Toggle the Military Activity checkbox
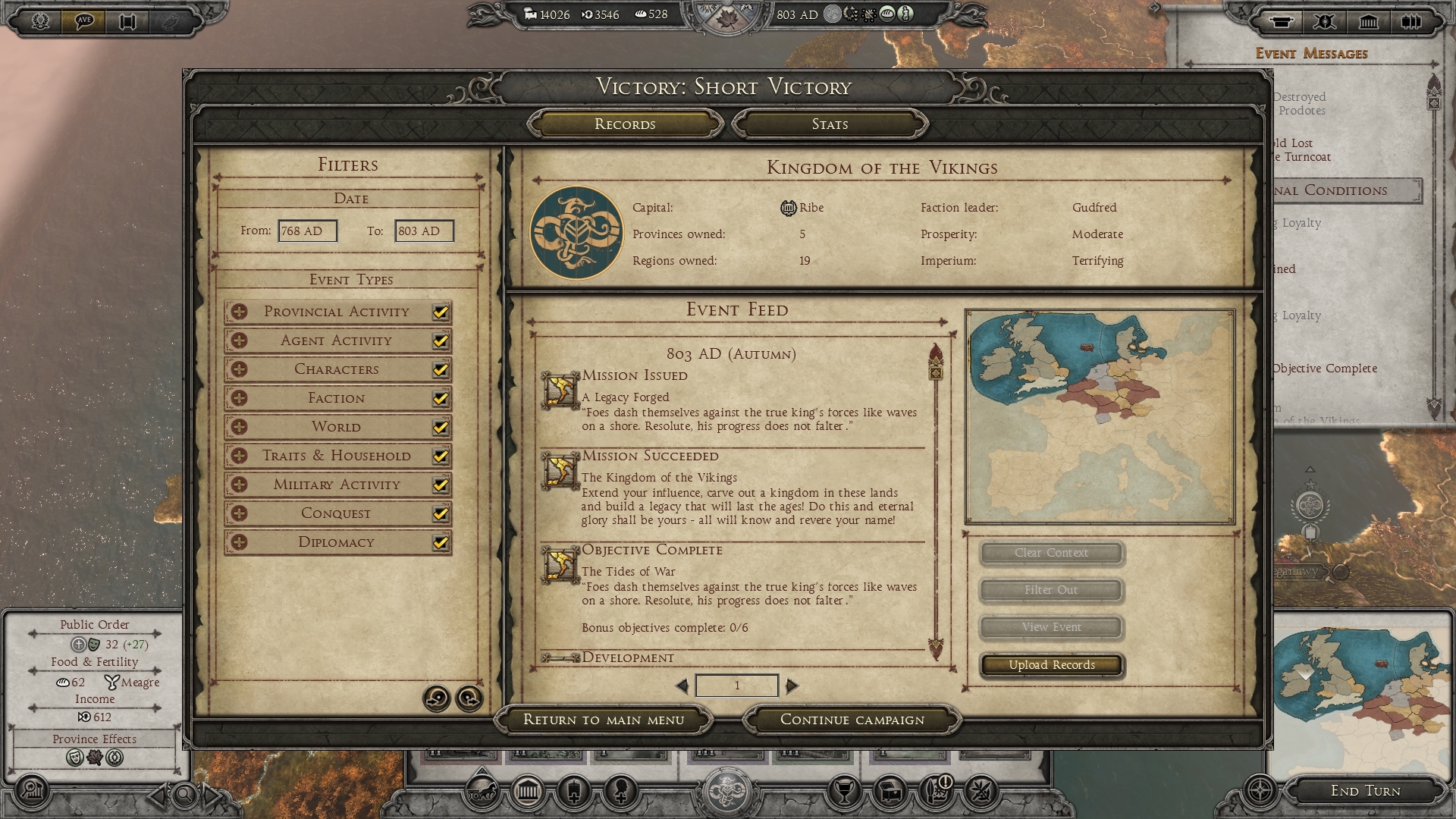Viewport: 1456px width, 819px height. [x=440, y=485]
